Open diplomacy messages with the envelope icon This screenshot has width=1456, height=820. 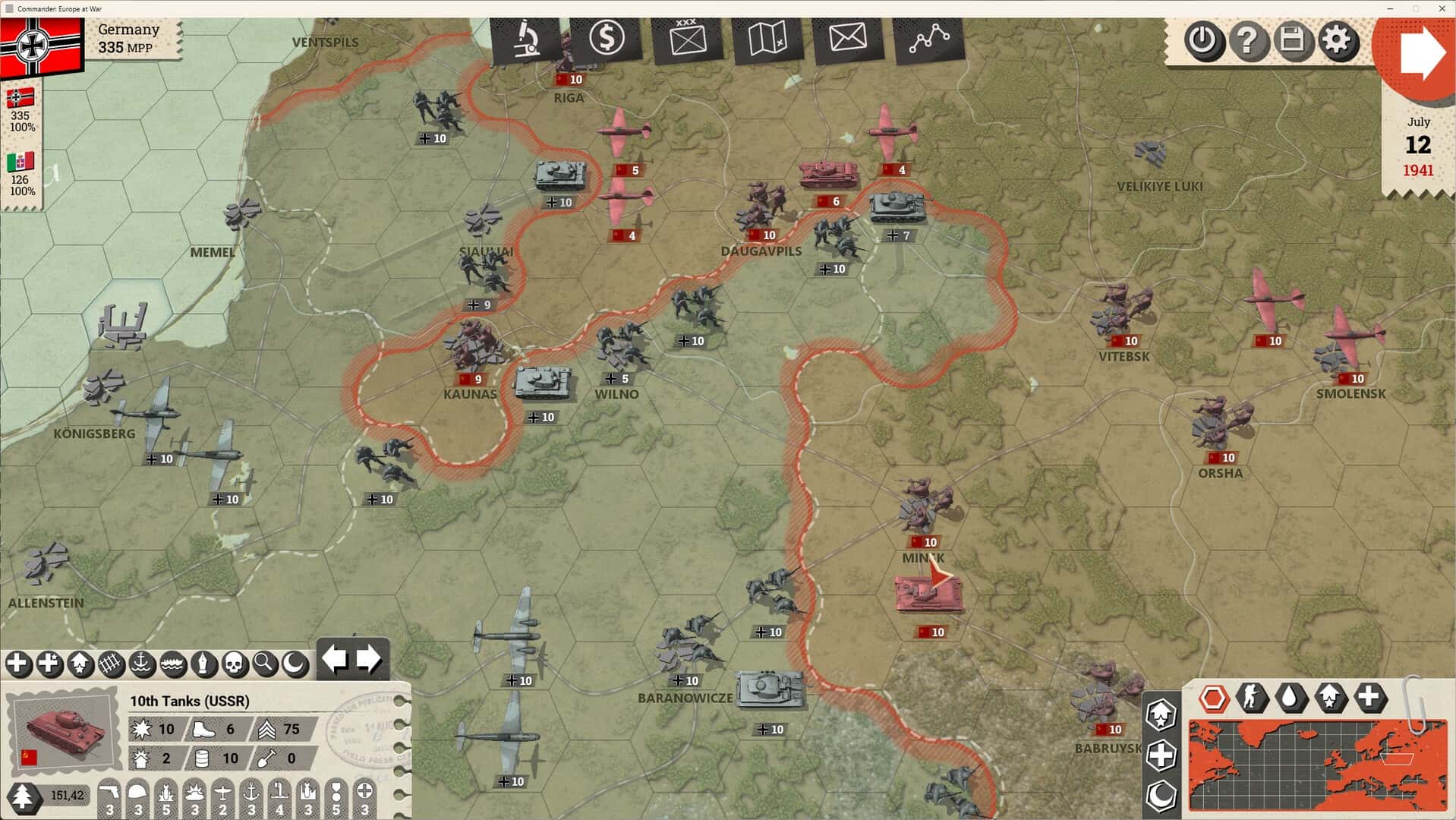[848, 39]
